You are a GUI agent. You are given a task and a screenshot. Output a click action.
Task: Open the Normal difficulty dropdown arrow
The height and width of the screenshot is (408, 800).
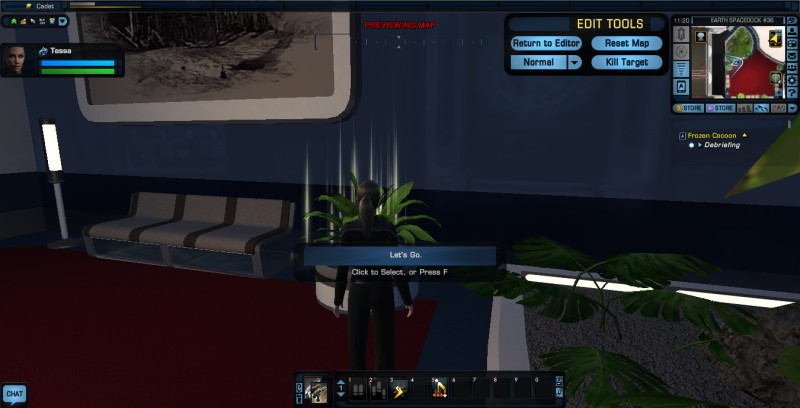point(574,62)
